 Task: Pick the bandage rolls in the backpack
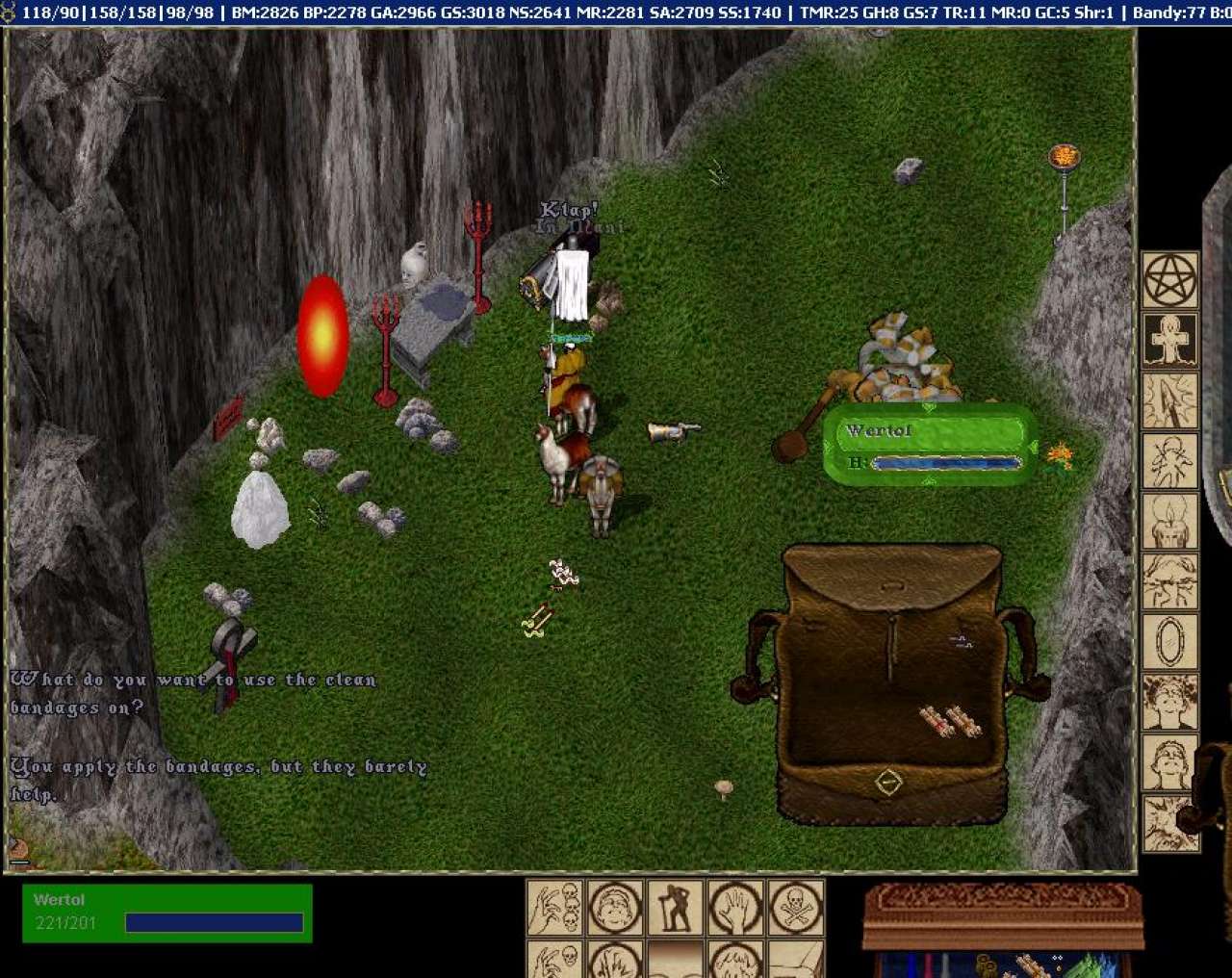pos(950,721)
